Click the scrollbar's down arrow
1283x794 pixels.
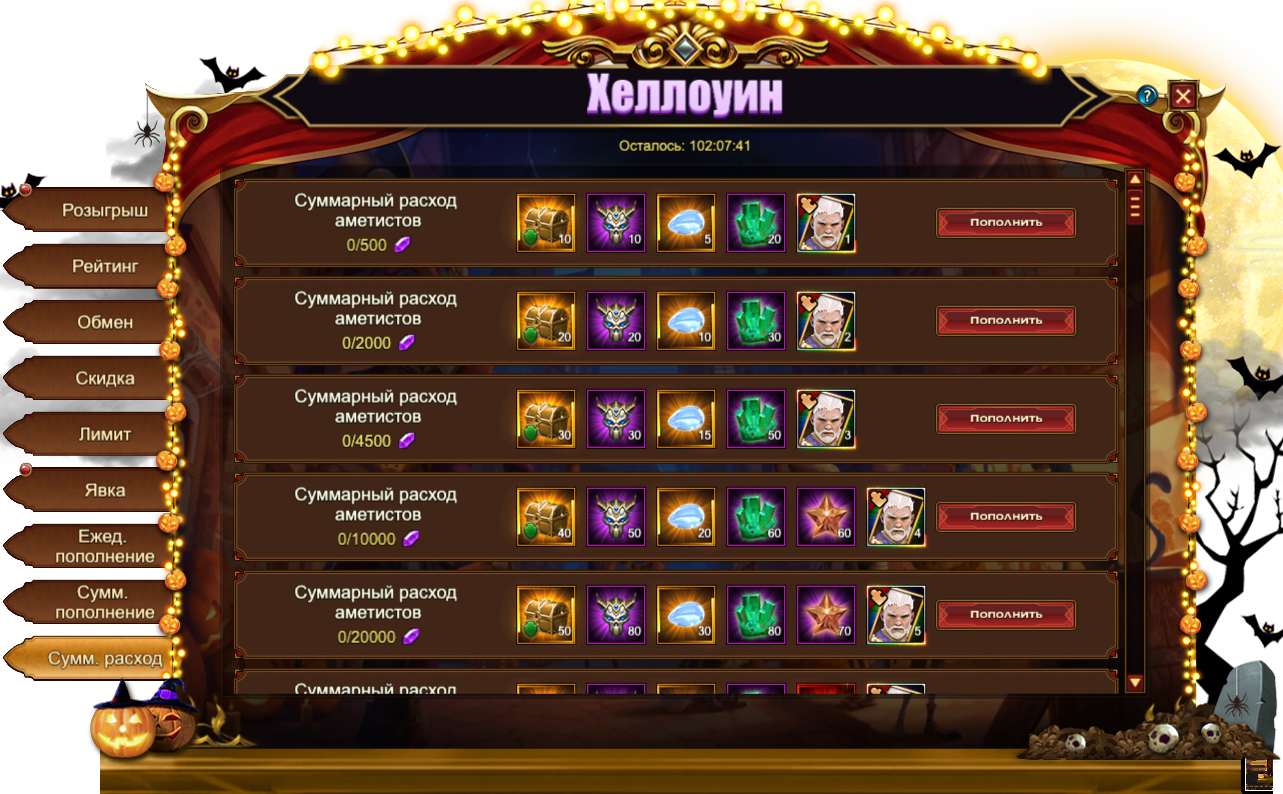click(x=1135, y=683)
